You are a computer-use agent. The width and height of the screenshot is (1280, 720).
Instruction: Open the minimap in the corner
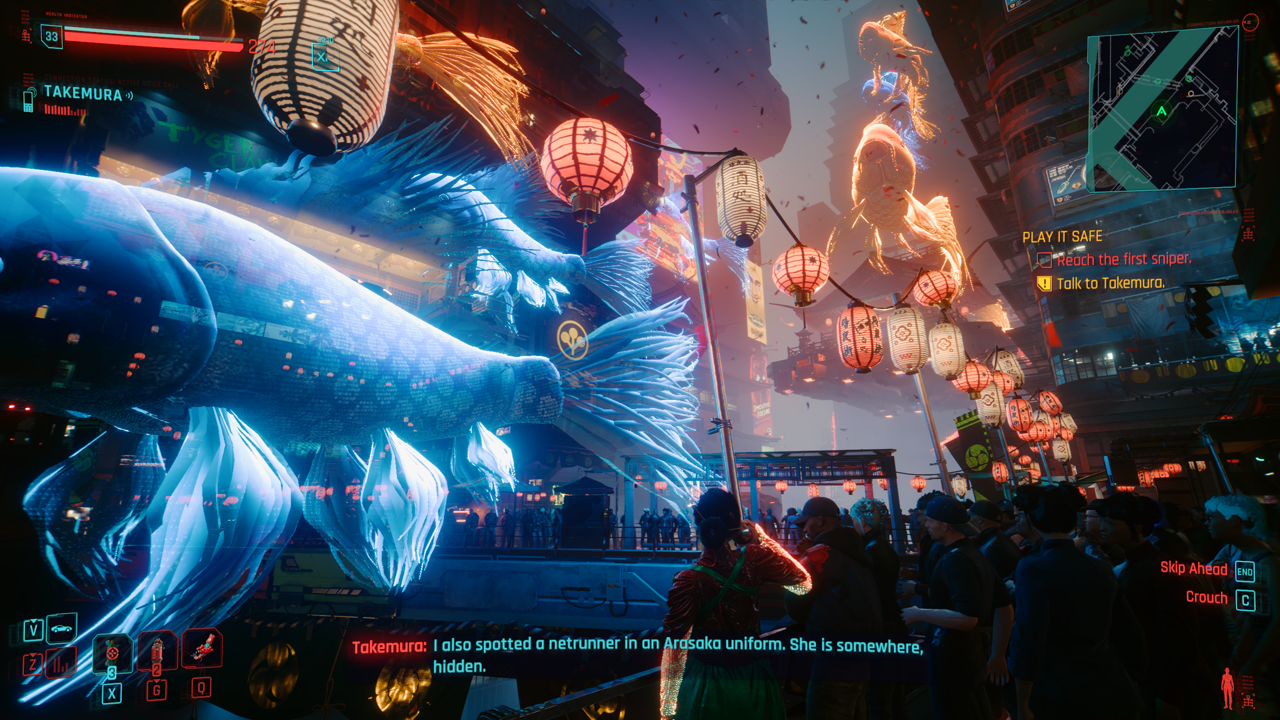click(x=1162, y=108)
